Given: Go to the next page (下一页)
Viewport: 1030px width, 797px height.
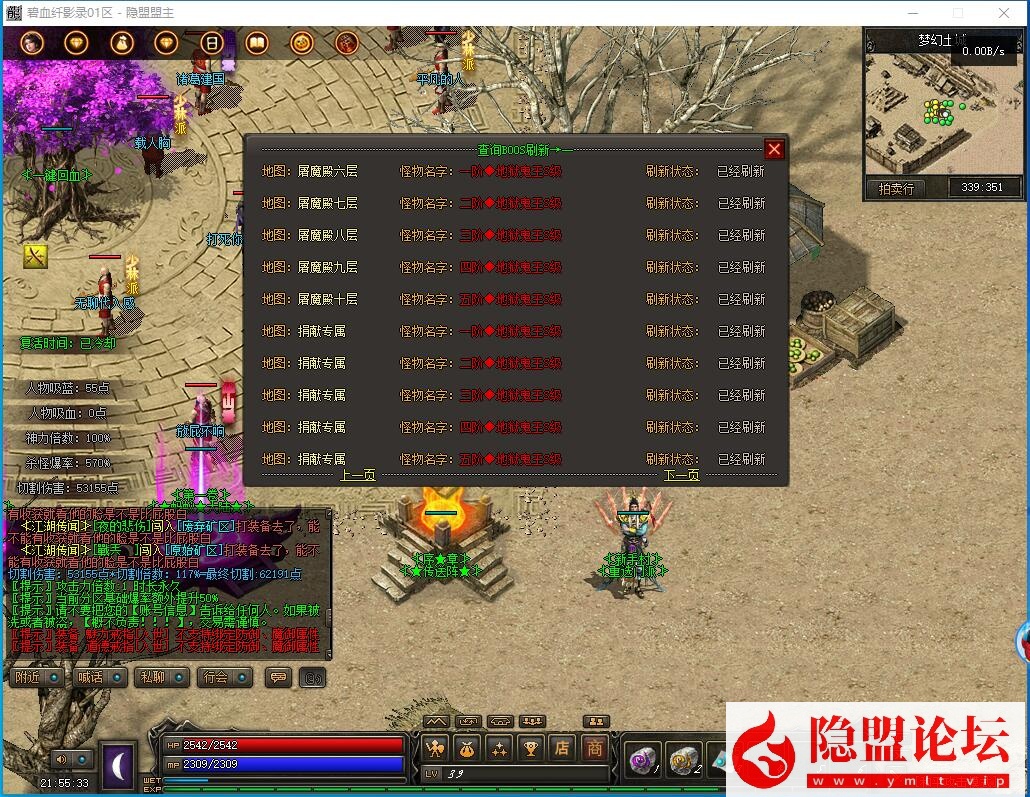Looking at the screenshot, I should click(x=681, y=475).
